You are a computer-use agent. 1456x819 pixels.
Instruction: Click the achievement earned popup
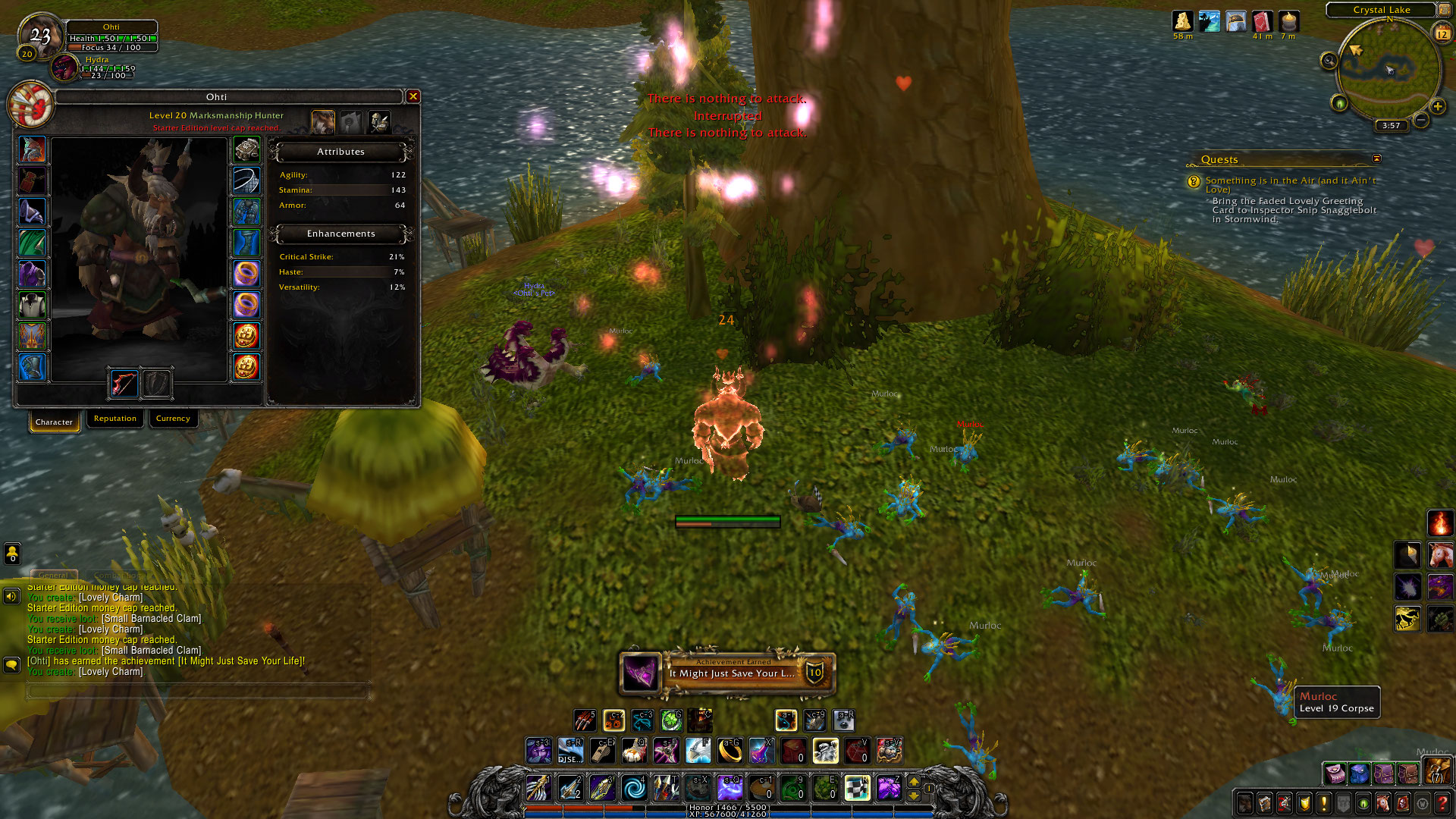[726, 673]
